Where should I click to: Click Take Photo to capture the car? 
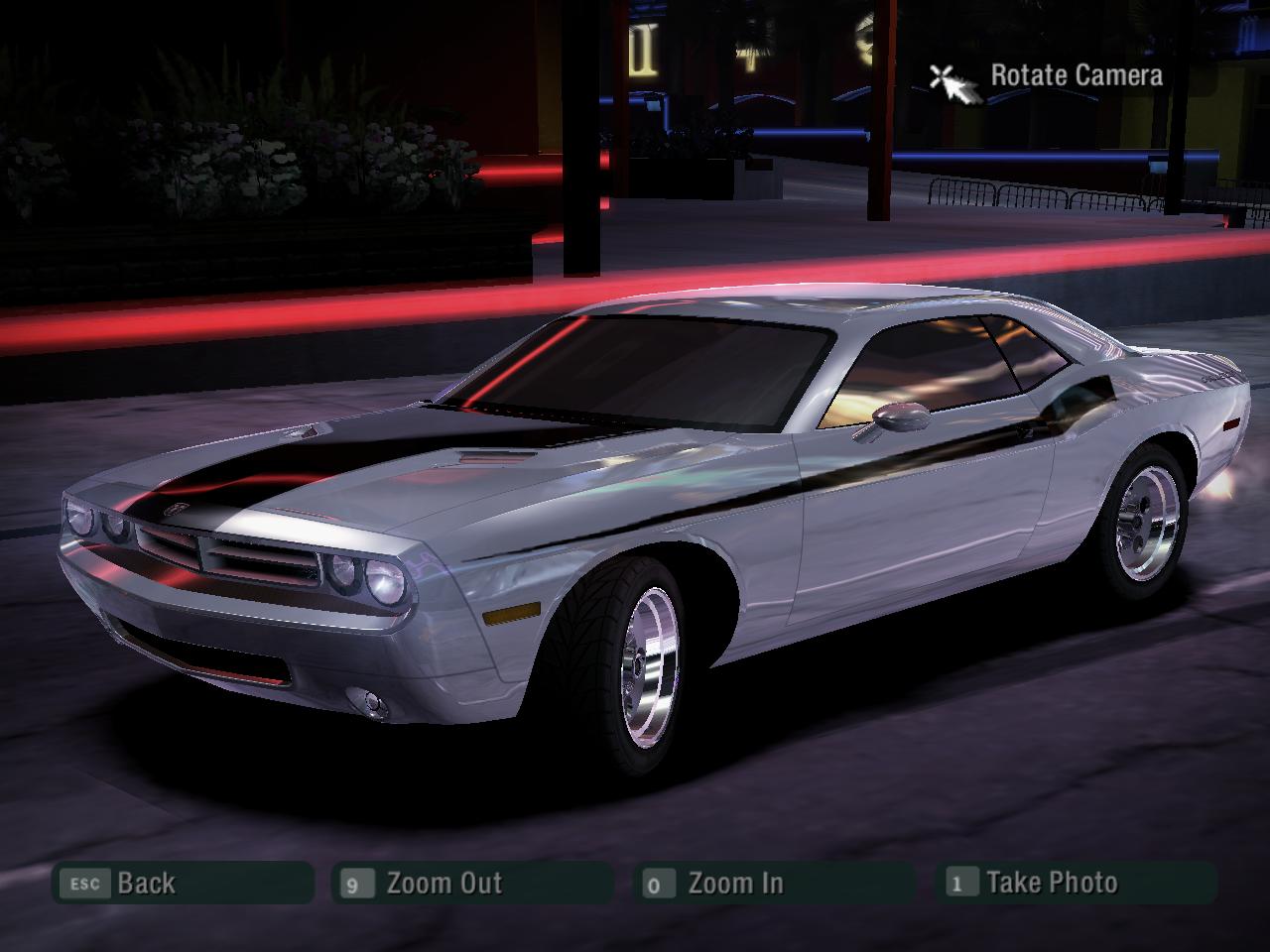[1077, 883]
